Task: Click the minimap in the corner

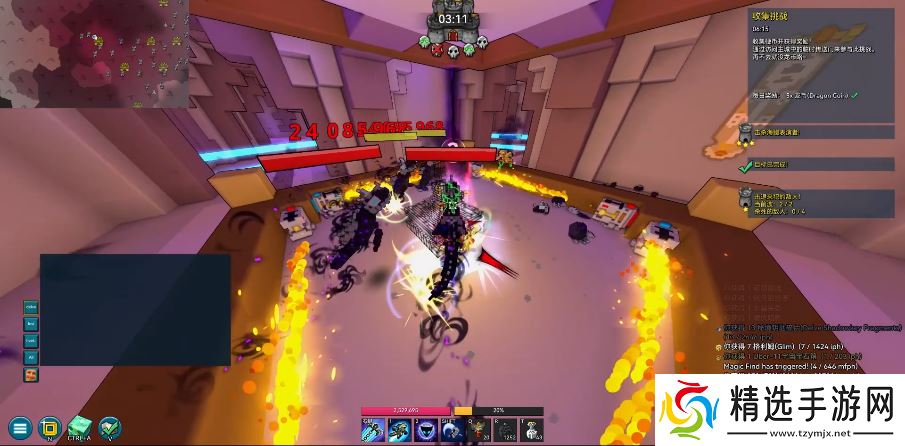Action: pyautogui.click(x=95, y=54)
